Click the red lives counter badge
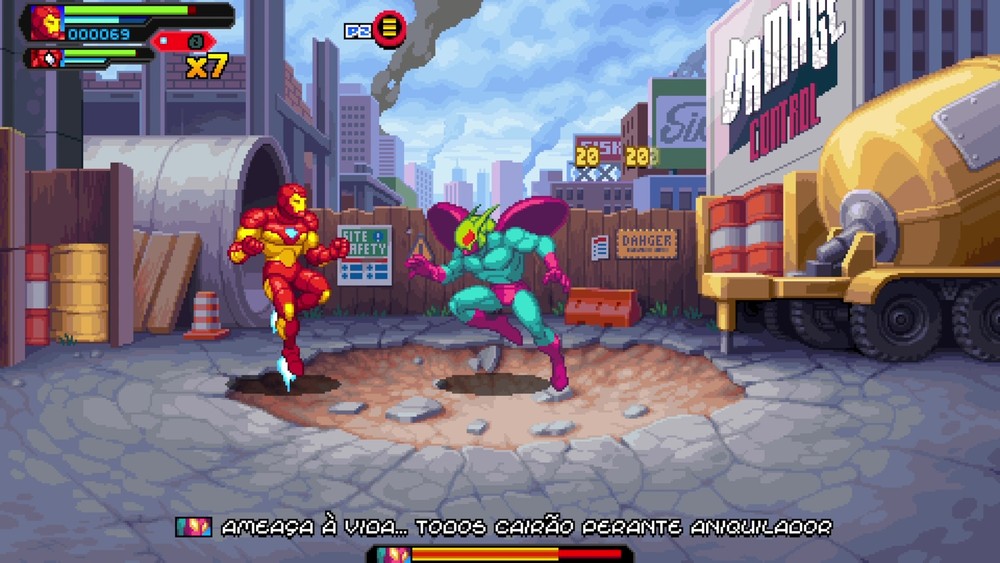 click(184, 41)
